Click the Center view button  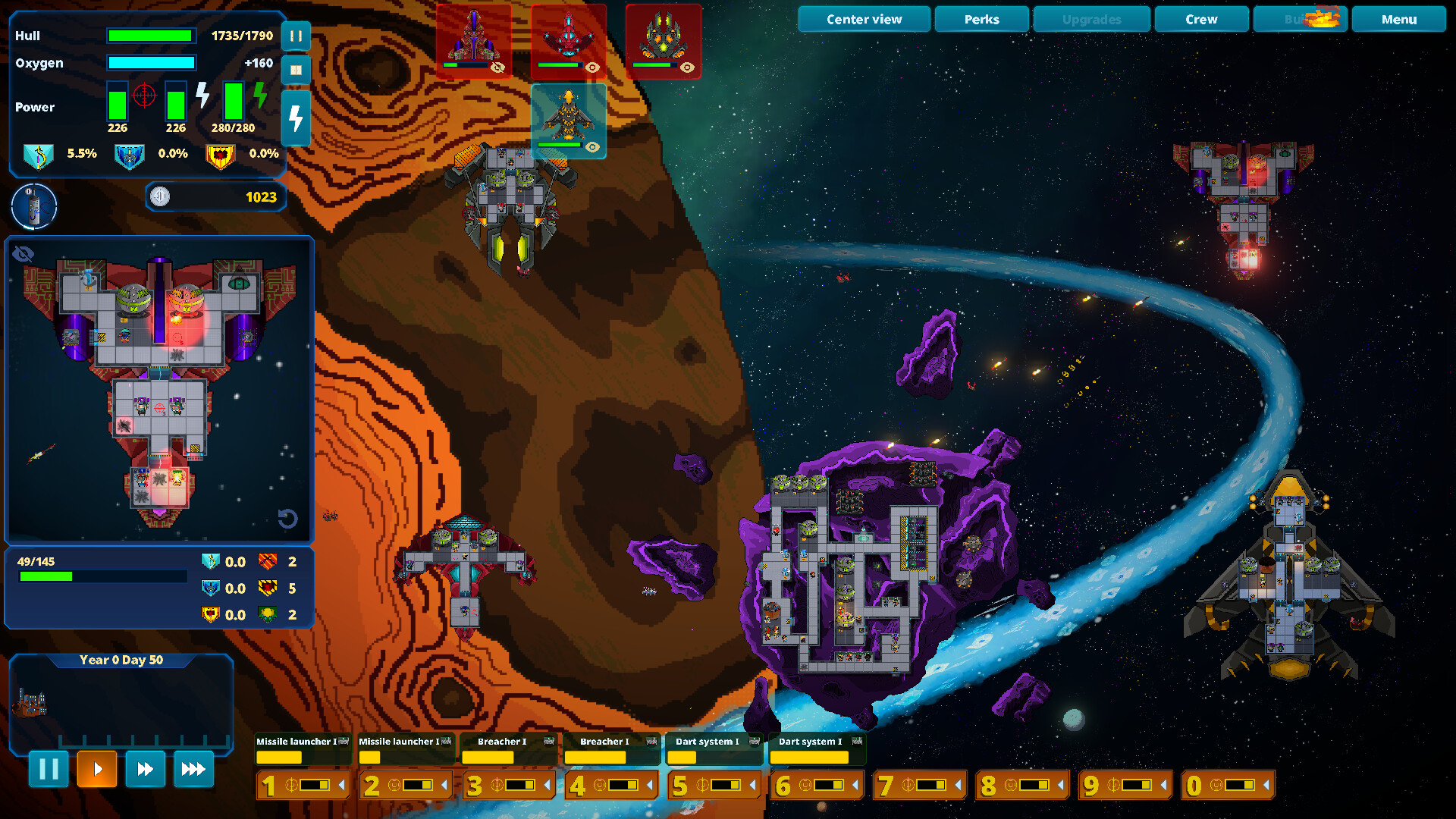tap(864, 19)
